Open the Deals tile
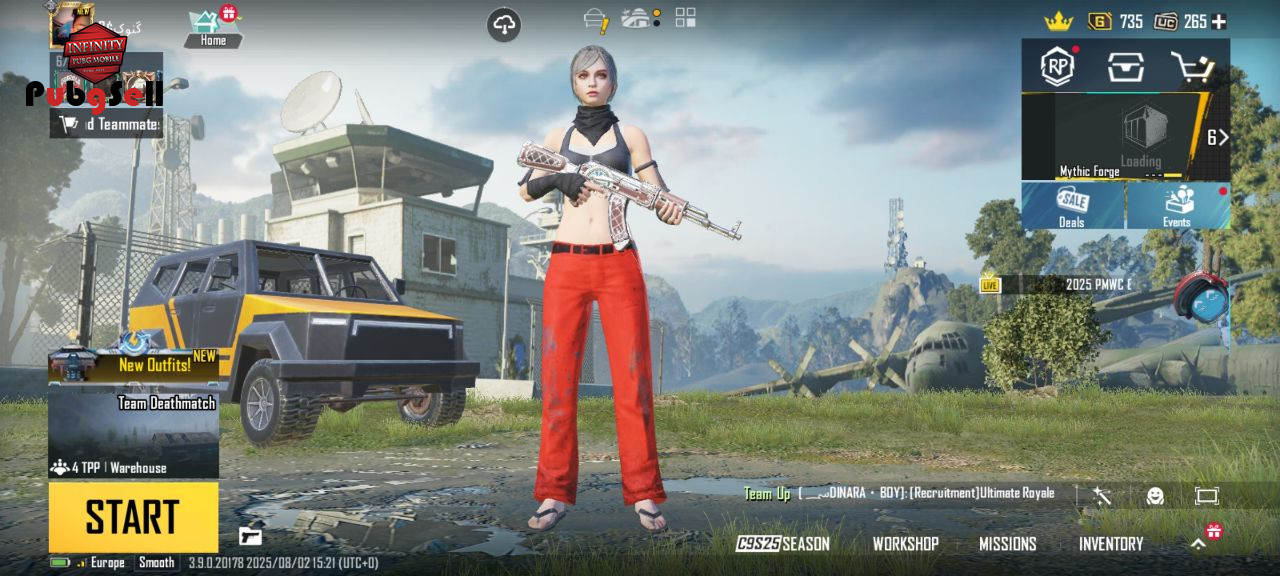 1072,206
